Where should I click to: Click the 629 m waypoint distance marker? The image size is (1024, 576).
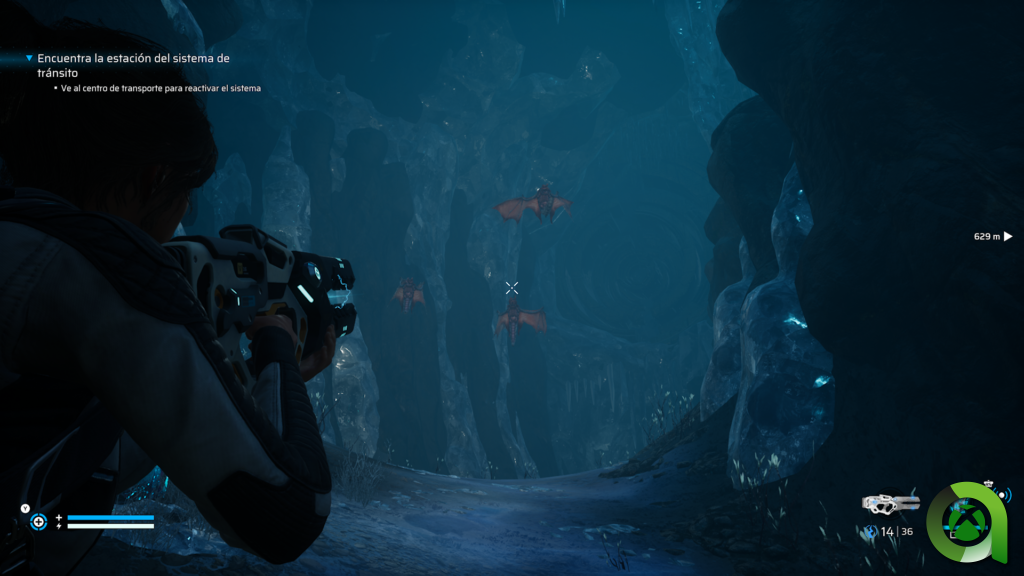(x=993, y=237)
